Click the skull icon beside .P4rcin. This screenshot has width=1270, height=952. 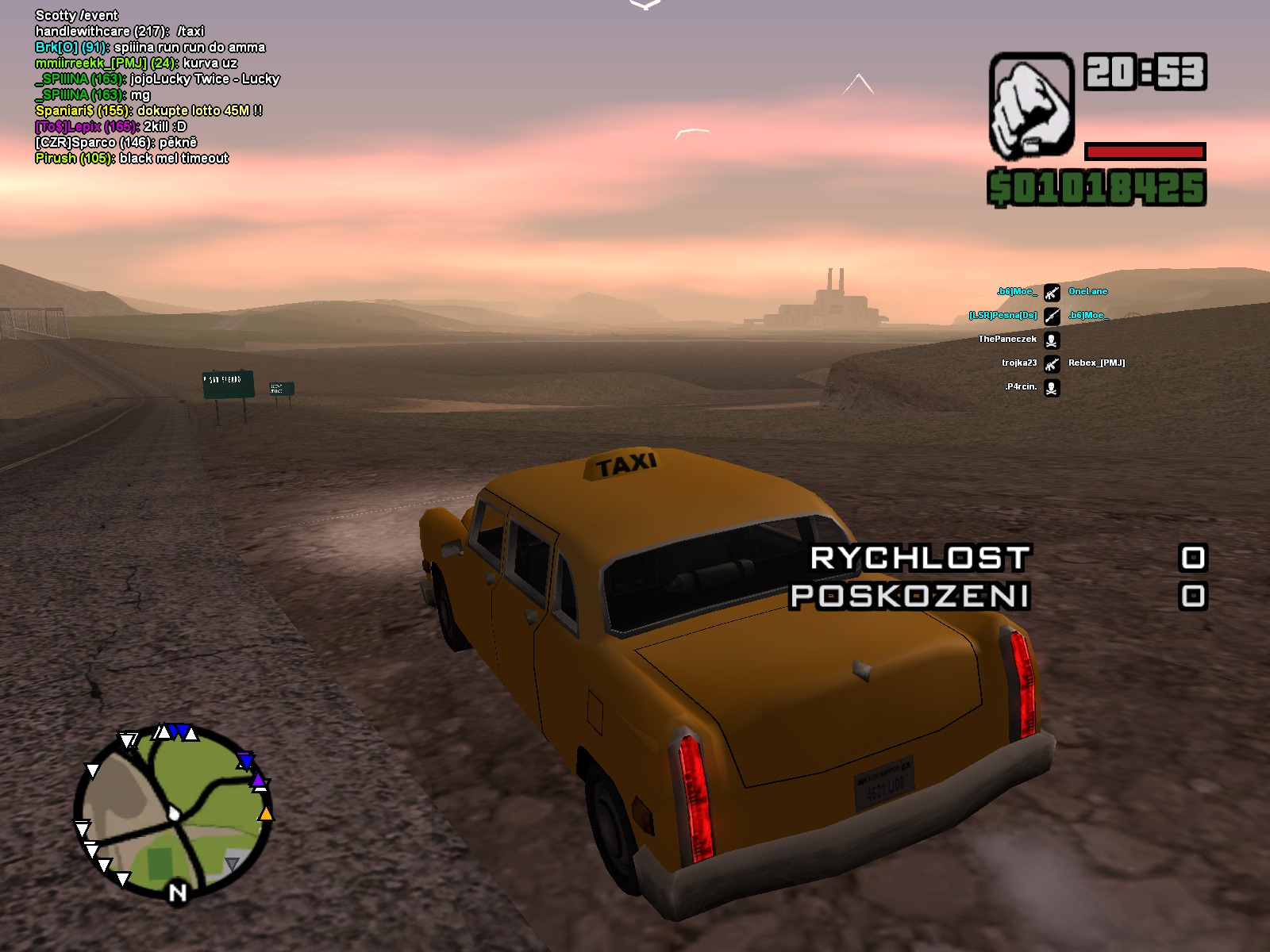tap(1051, 388)
